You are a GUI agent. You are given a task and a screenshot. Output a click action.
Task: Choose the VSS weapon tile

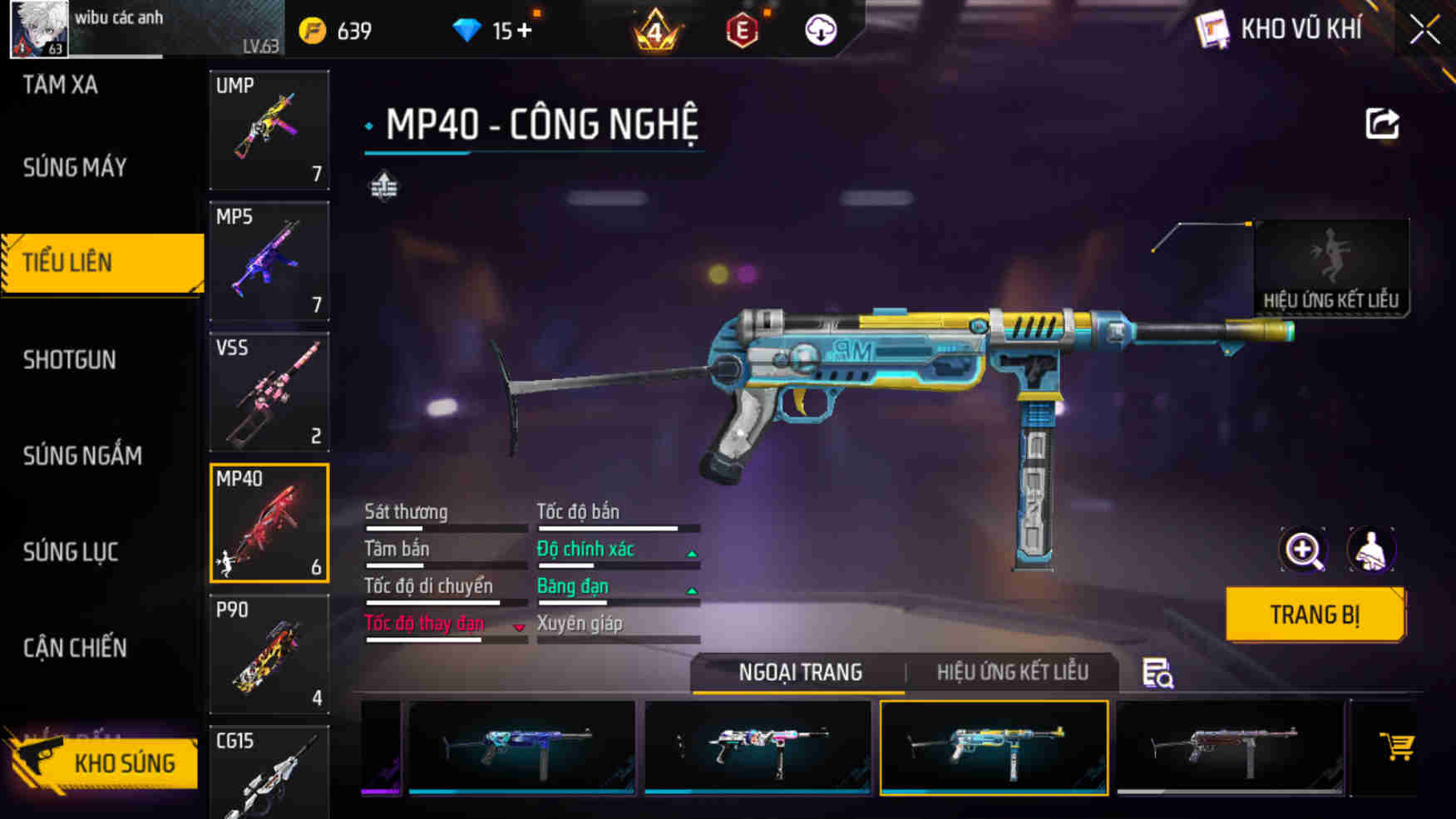269,392
